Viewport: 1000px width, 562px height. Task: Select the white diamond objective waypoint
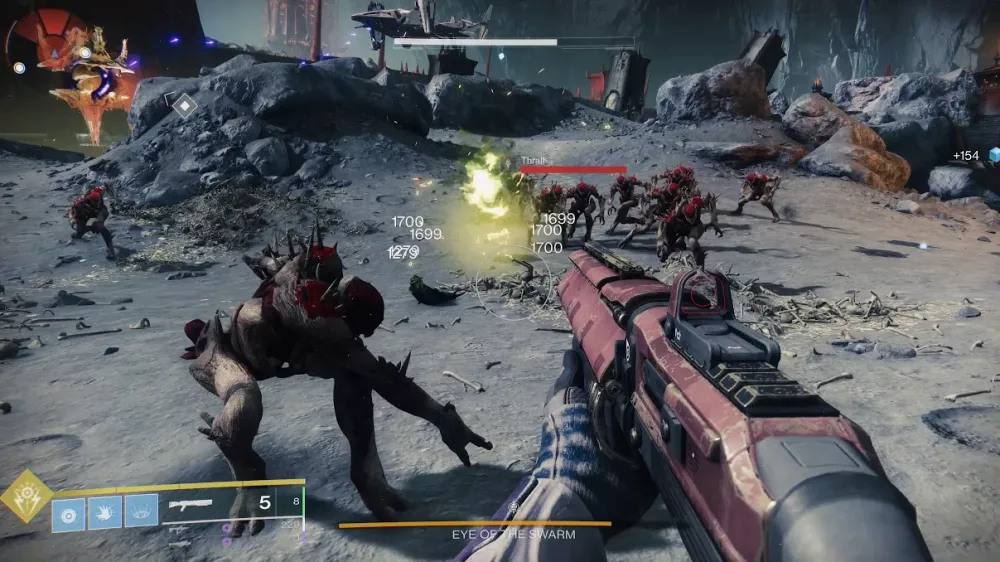click(x=184, y=105)
